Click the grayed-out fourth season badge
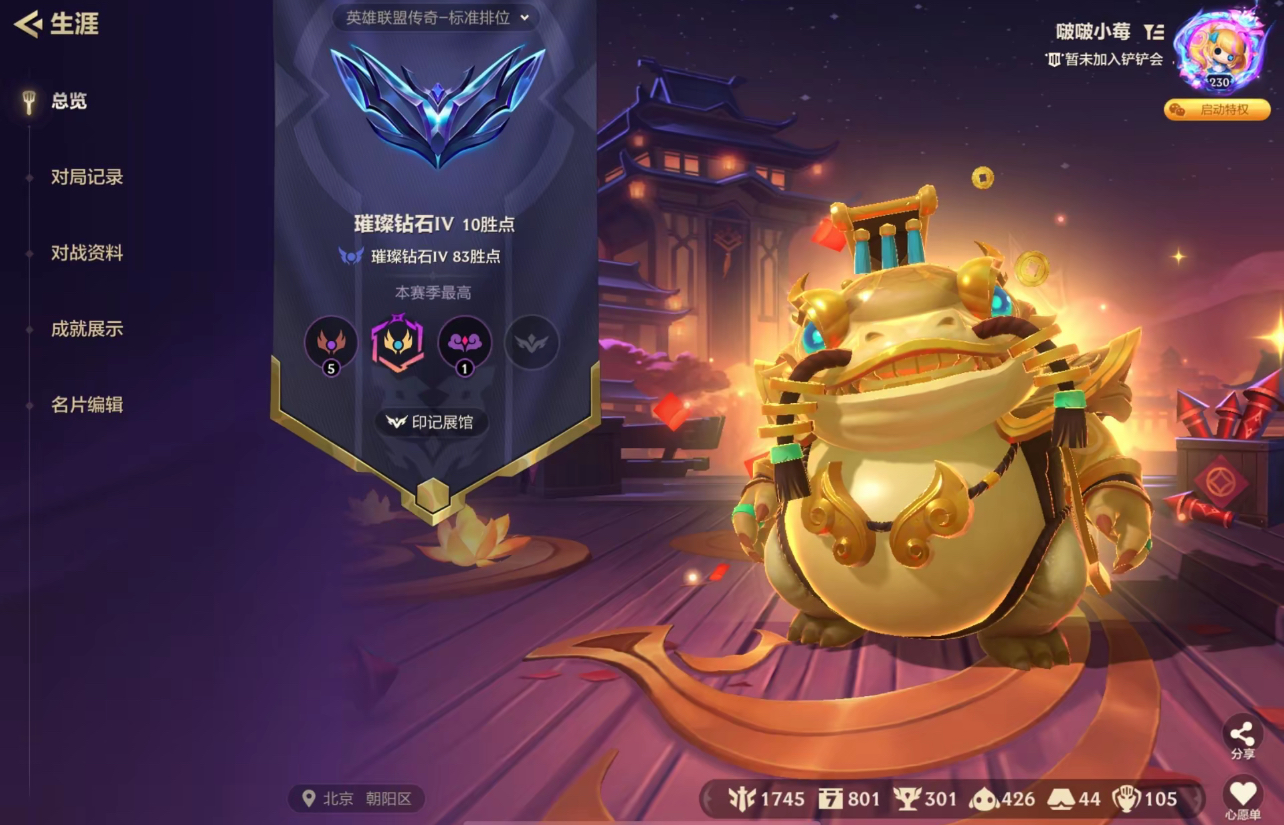1284x825 pixels. (531, 343)
